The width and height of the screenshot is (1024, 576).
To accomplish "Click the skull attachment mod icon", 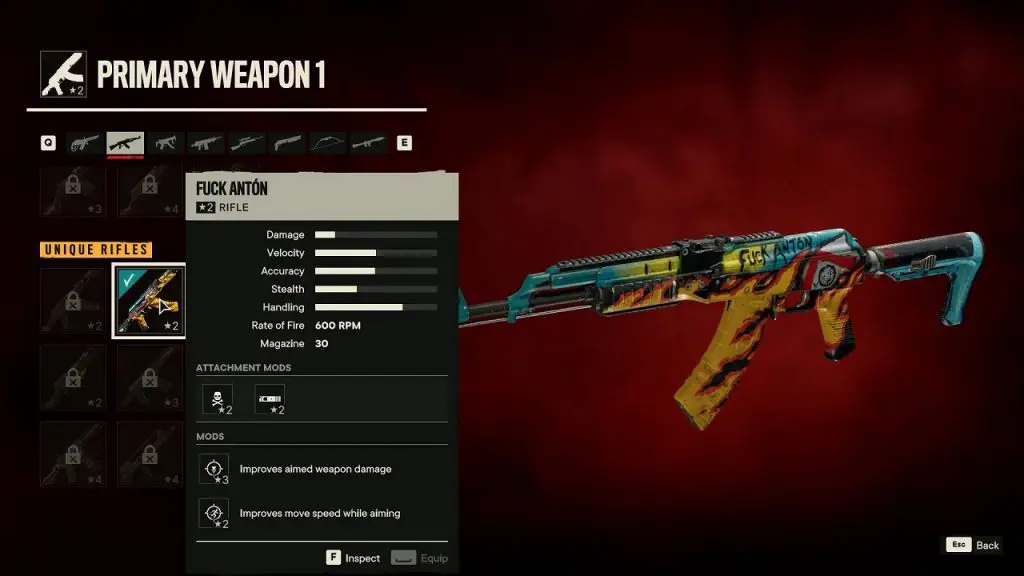I will click(x=218, y=399).
